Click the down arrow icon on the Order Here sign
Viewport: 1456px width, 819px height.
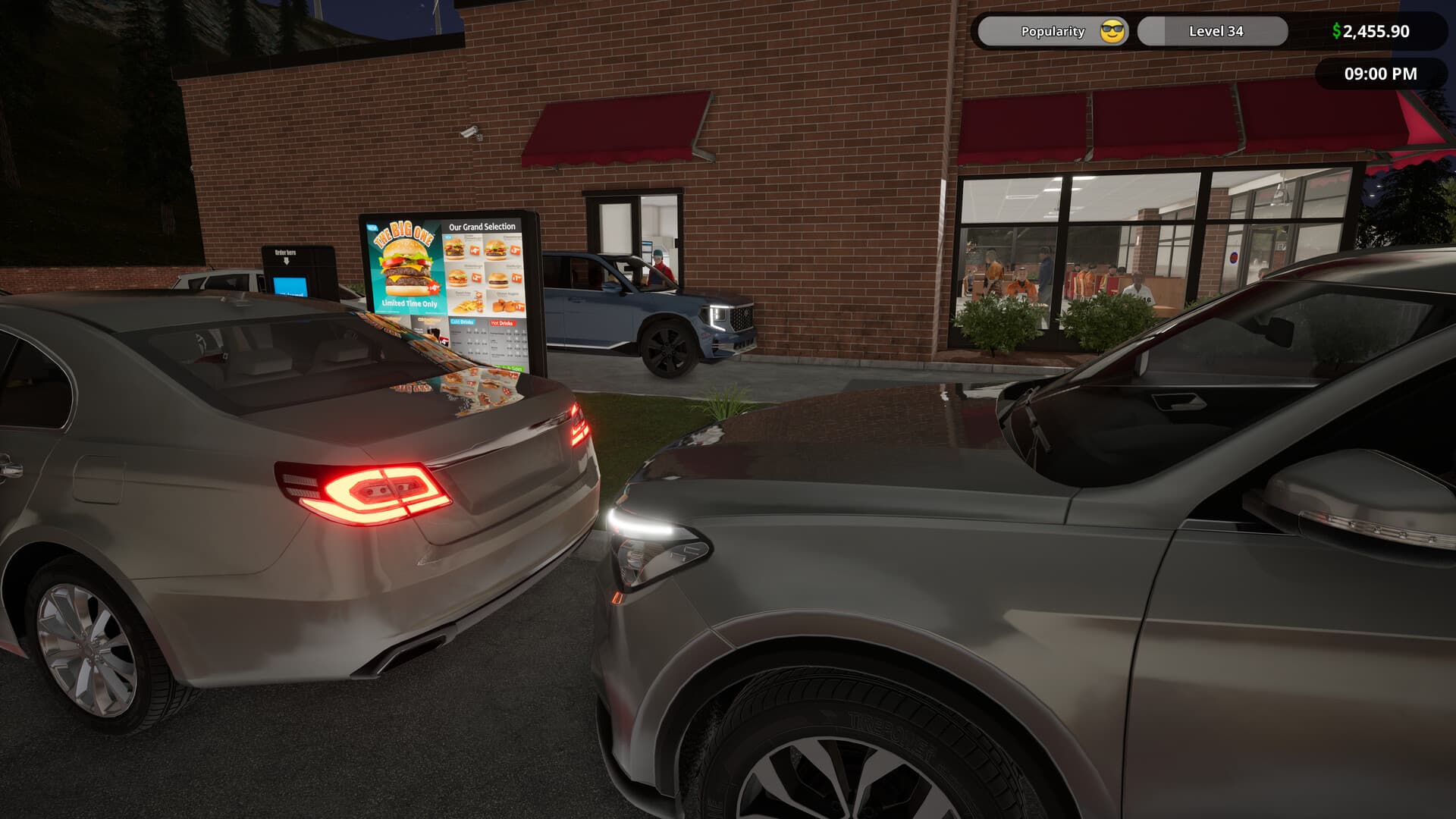click(287, 261)
